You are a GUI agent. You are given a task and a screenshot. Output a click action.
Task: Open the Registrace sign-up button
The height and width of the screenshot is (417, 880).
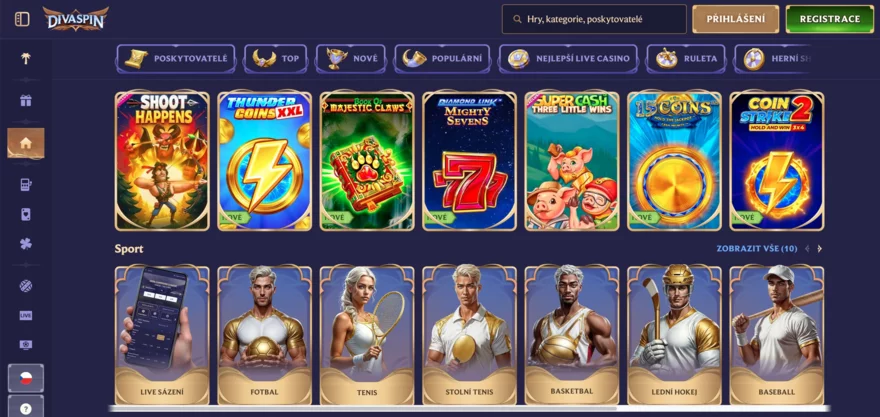tap(829, 19)
